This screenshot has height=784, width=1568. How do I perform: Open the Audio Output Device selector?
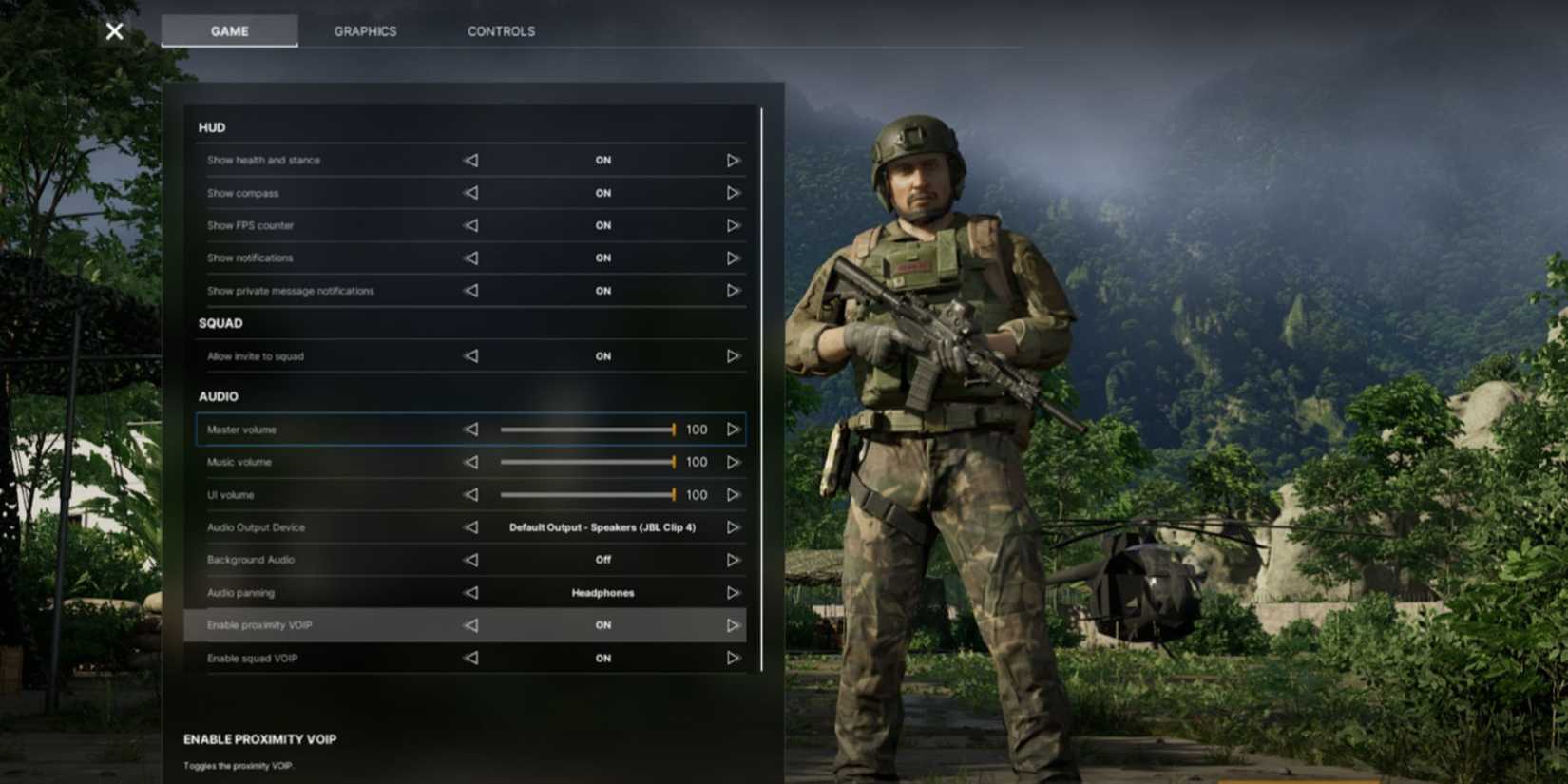[604, 527]
